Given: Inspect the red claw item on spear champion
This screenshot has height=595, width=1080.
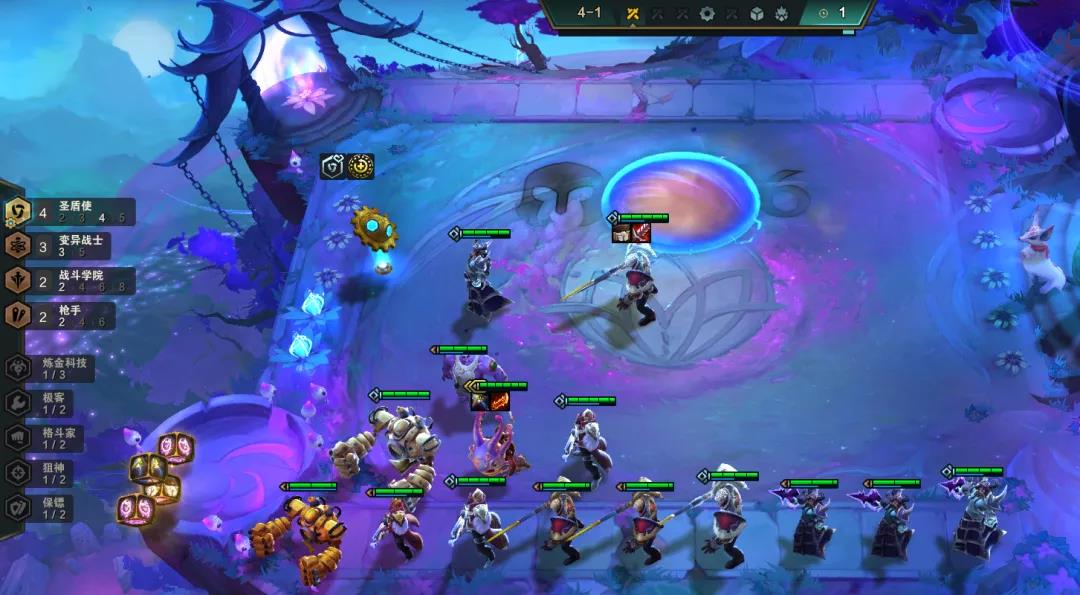Looking at the screenshot, I should coord(641,233).
